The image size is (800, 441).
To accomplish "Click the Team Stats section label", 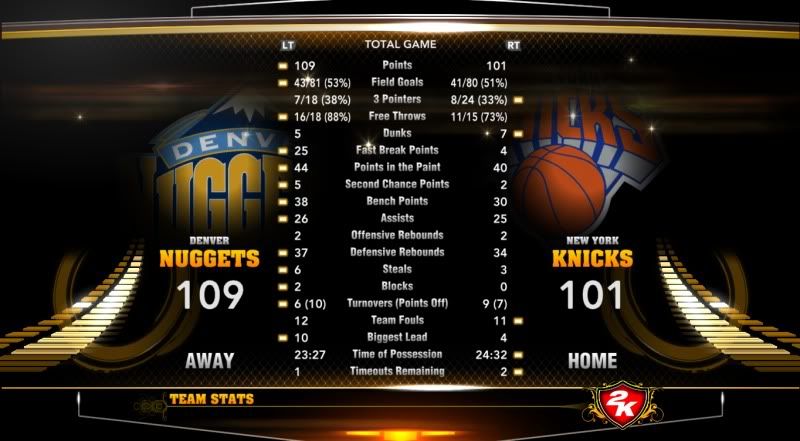I will pyautogui.click(x=211, y=400).
